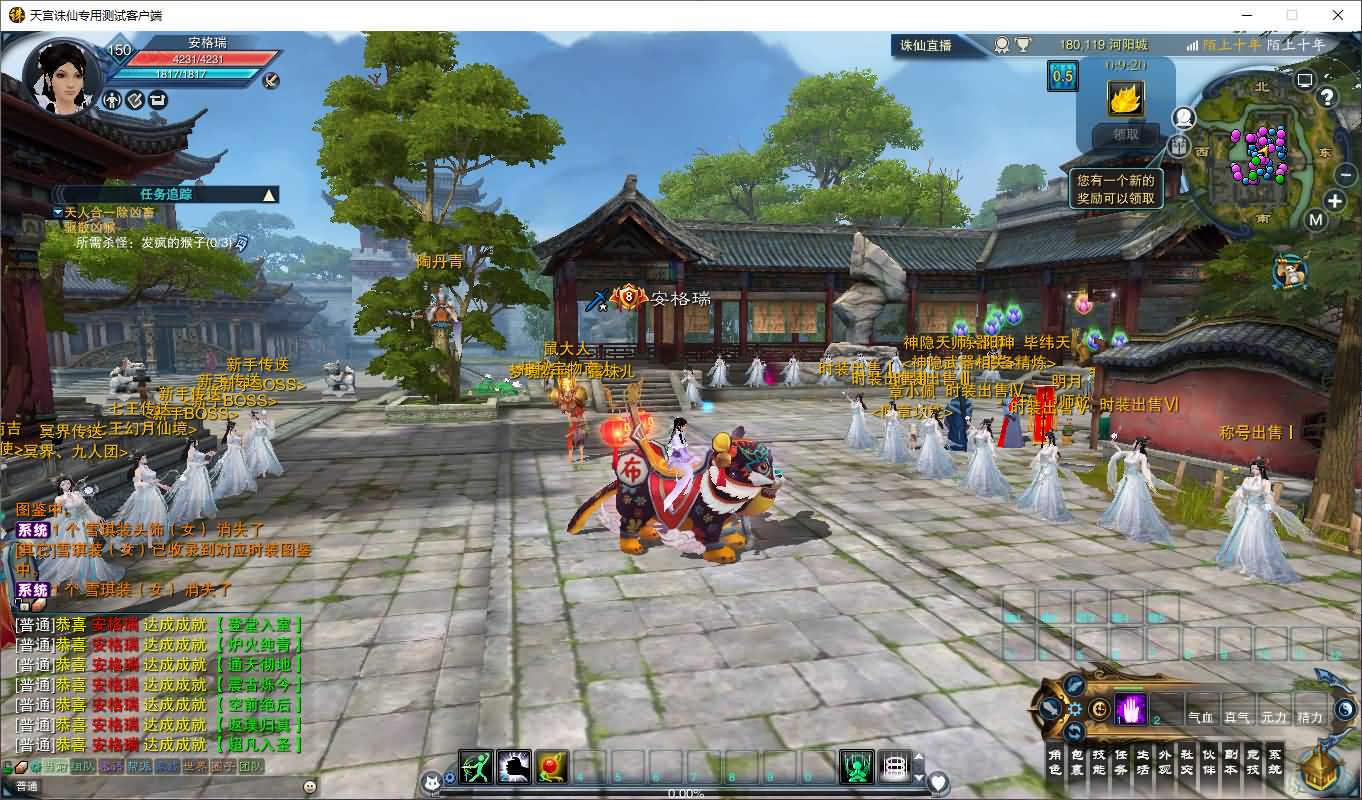Viewport: 1362px width, 800px height.
Task: Zoom out the minimap with minus button
Action: pyautogui.click(x=1346, y=173)
